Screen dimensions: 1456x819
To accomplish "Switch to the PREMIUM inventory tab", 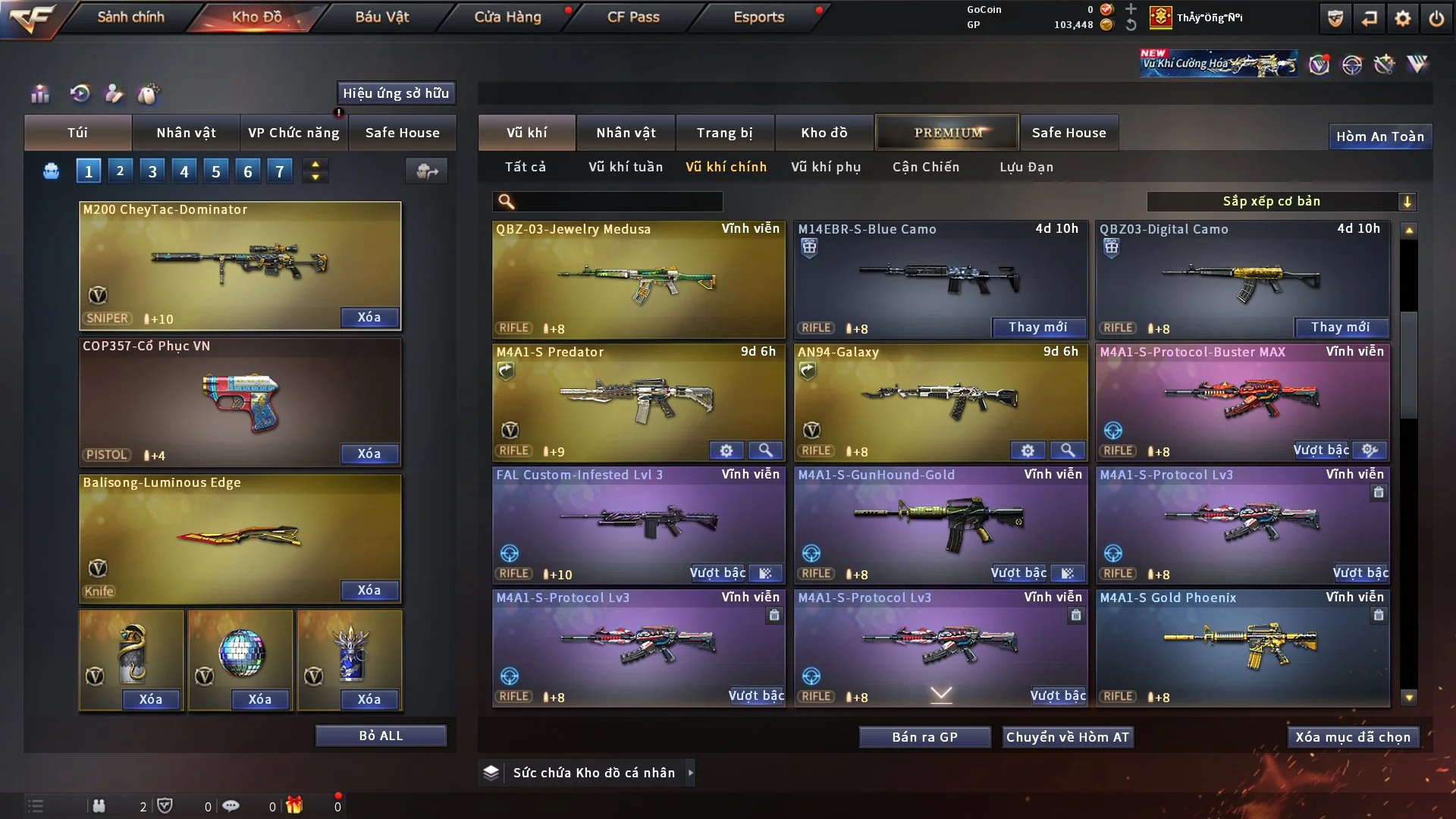I will [947, 133].
